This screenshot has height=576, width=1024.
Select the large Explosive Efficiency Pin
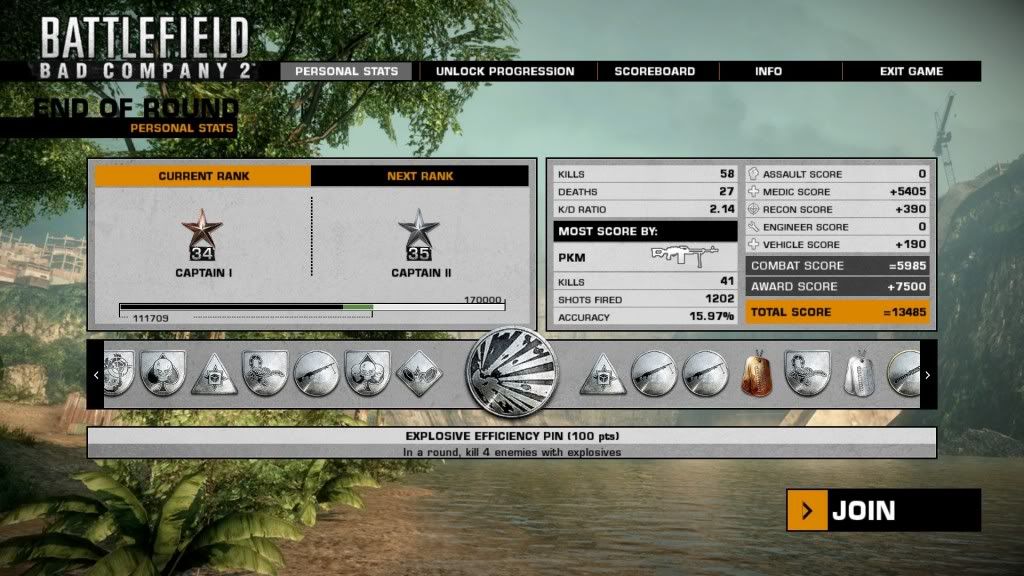tap(511, 375)
